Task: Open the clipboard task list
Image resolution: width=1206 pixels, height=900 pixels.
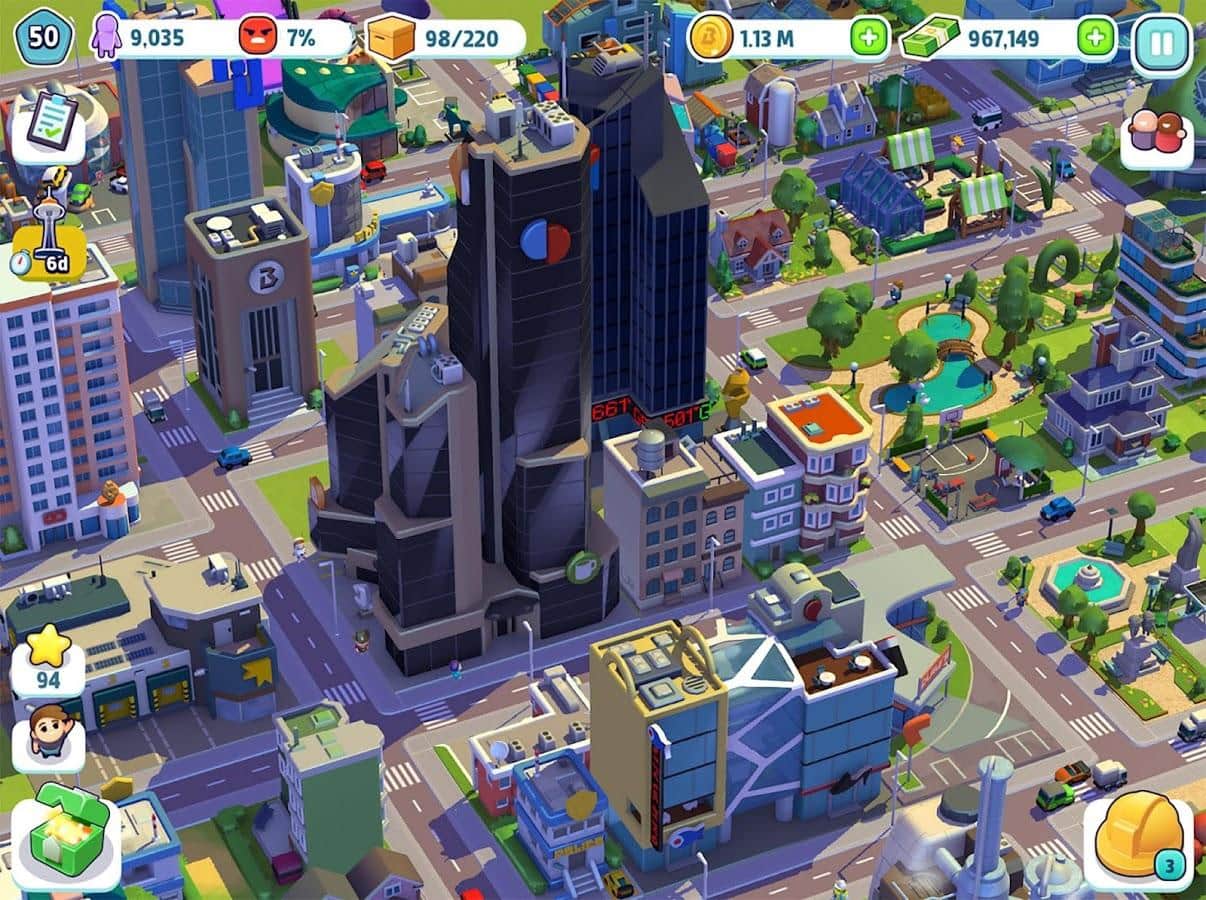Action: pyautogui.click(x=48, y=123)
